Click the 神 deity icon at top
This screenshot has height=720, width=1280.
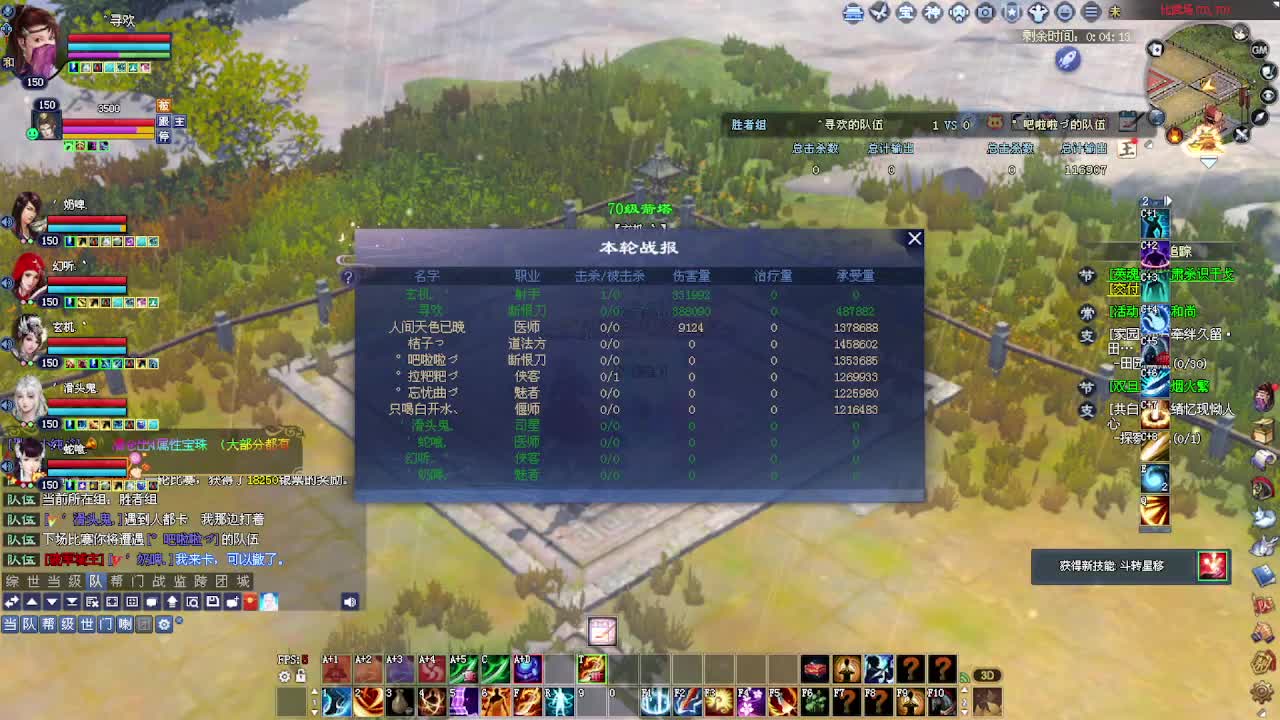click(x=931, y=13)
